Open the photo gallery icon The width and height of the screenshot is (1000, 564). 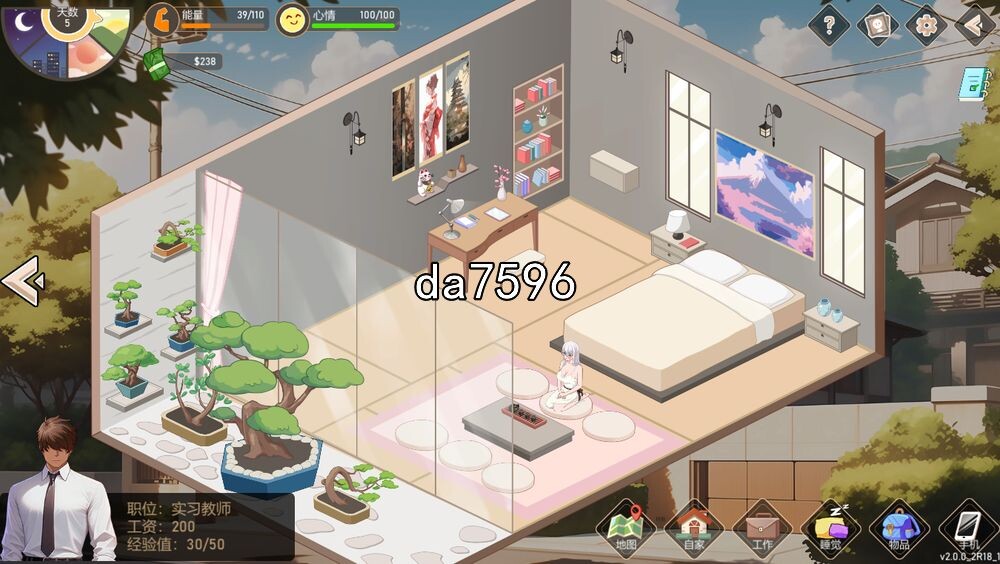tap(877, 24)
